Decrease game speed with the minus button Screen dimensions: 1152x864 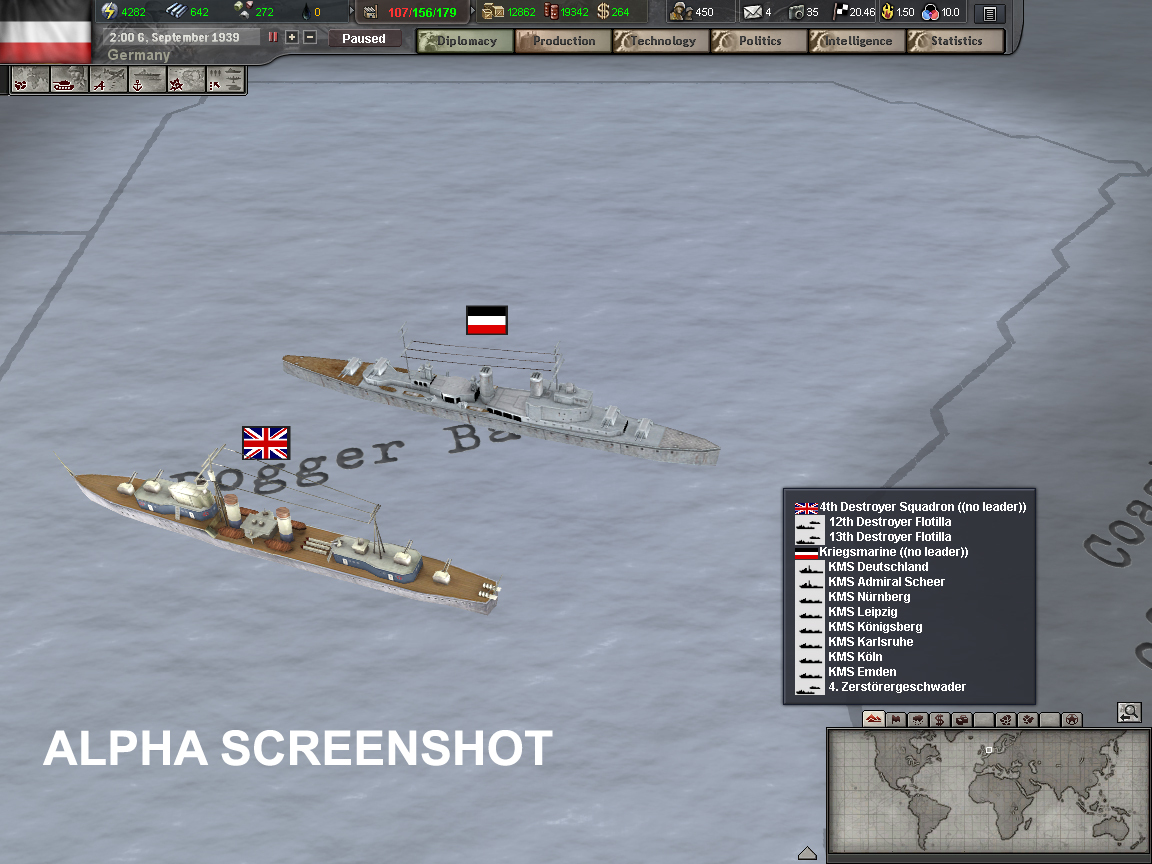pyautogui.click(x=310, y=37)
